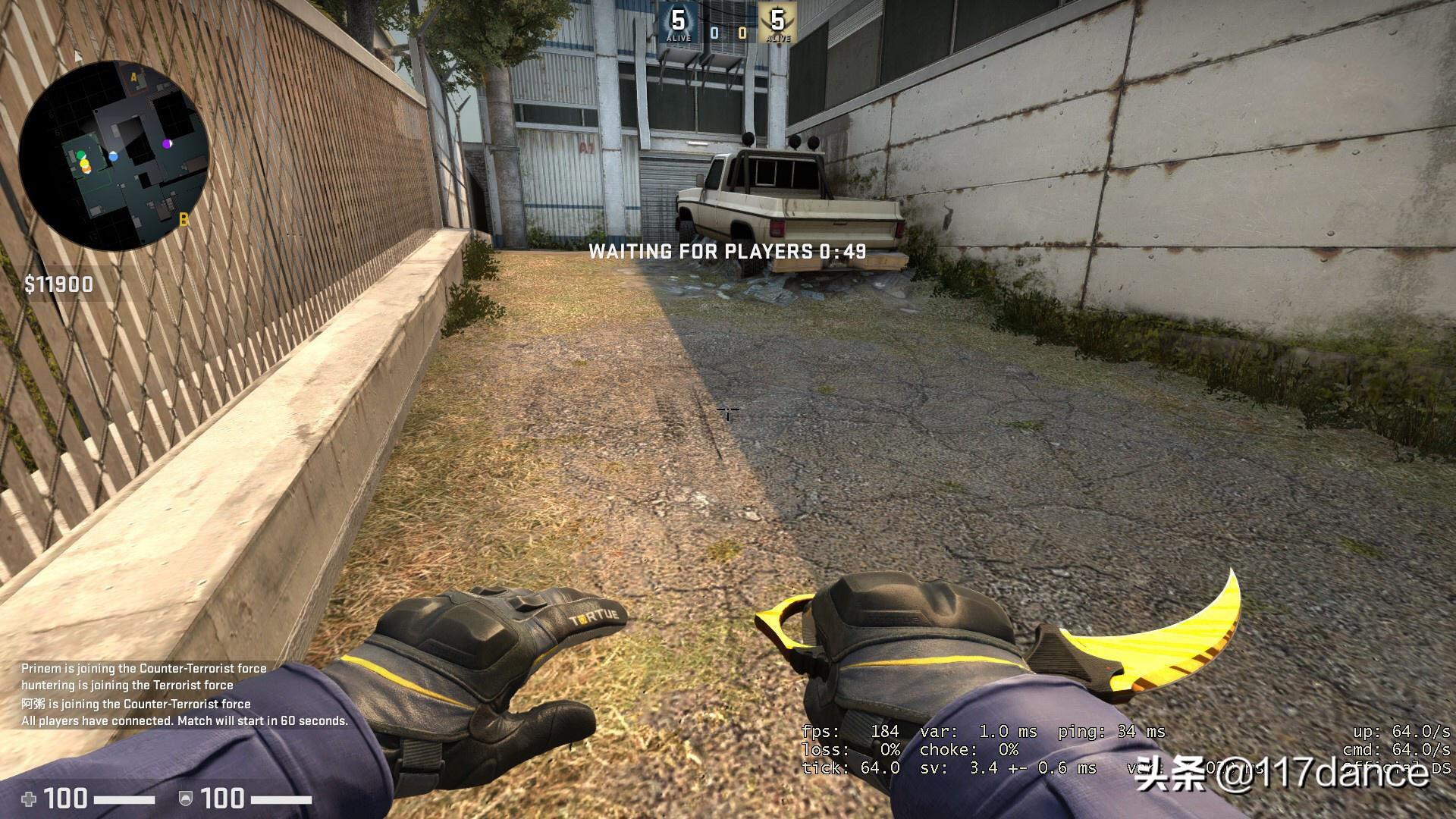Select the CT score showing 0

click(x=714, y=32)
